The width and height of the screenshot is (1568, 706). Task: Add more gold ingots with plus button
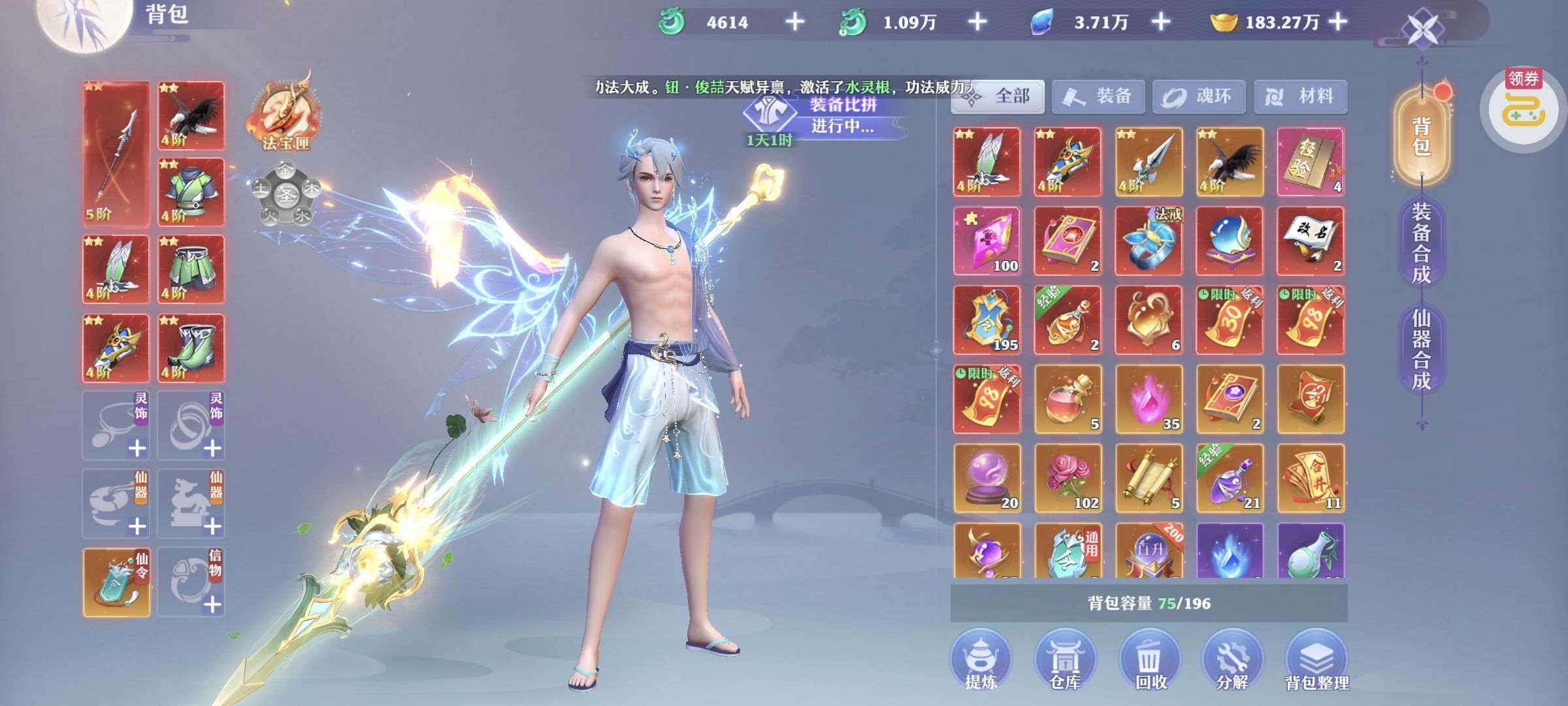point(1338,22)
